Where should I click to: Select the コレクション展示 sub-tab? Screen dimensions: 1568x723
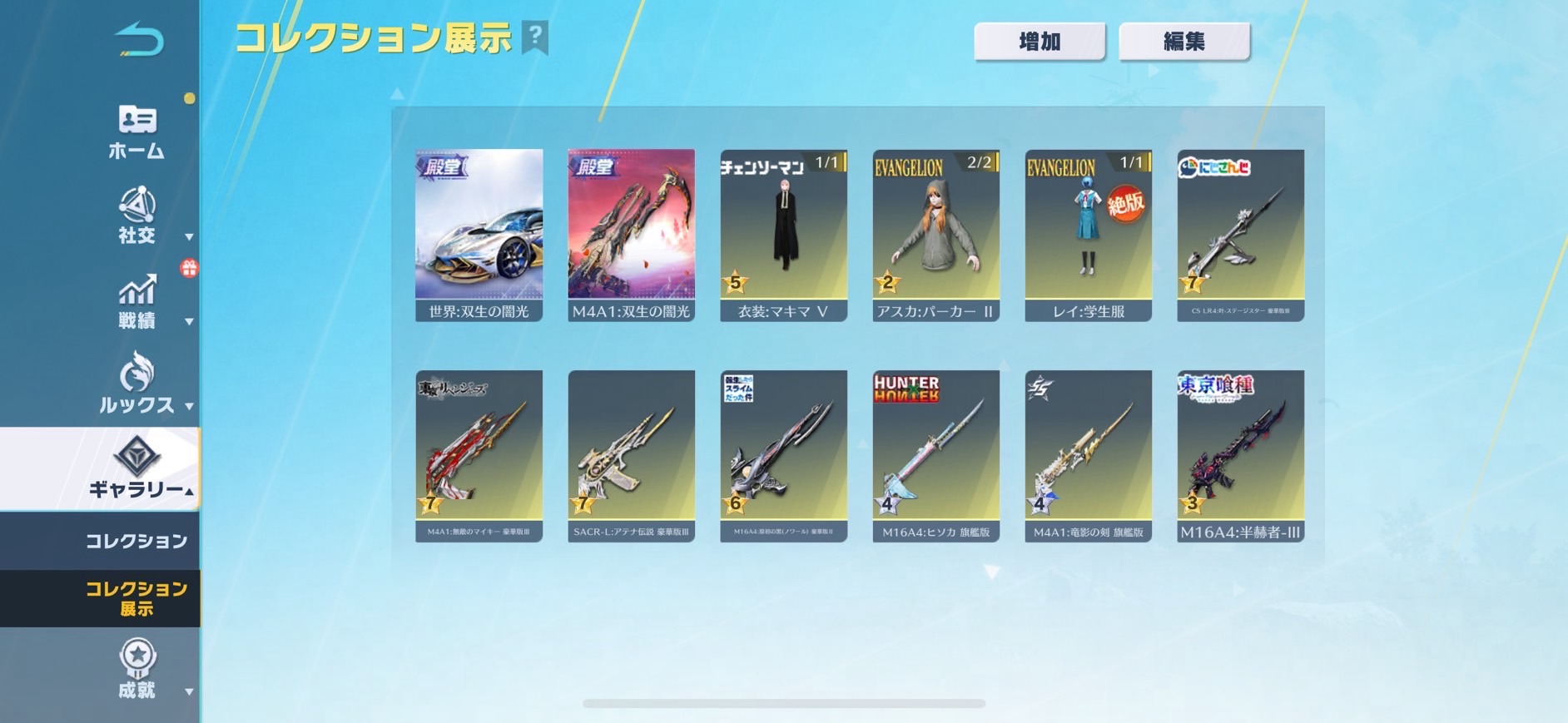(136, 598)
